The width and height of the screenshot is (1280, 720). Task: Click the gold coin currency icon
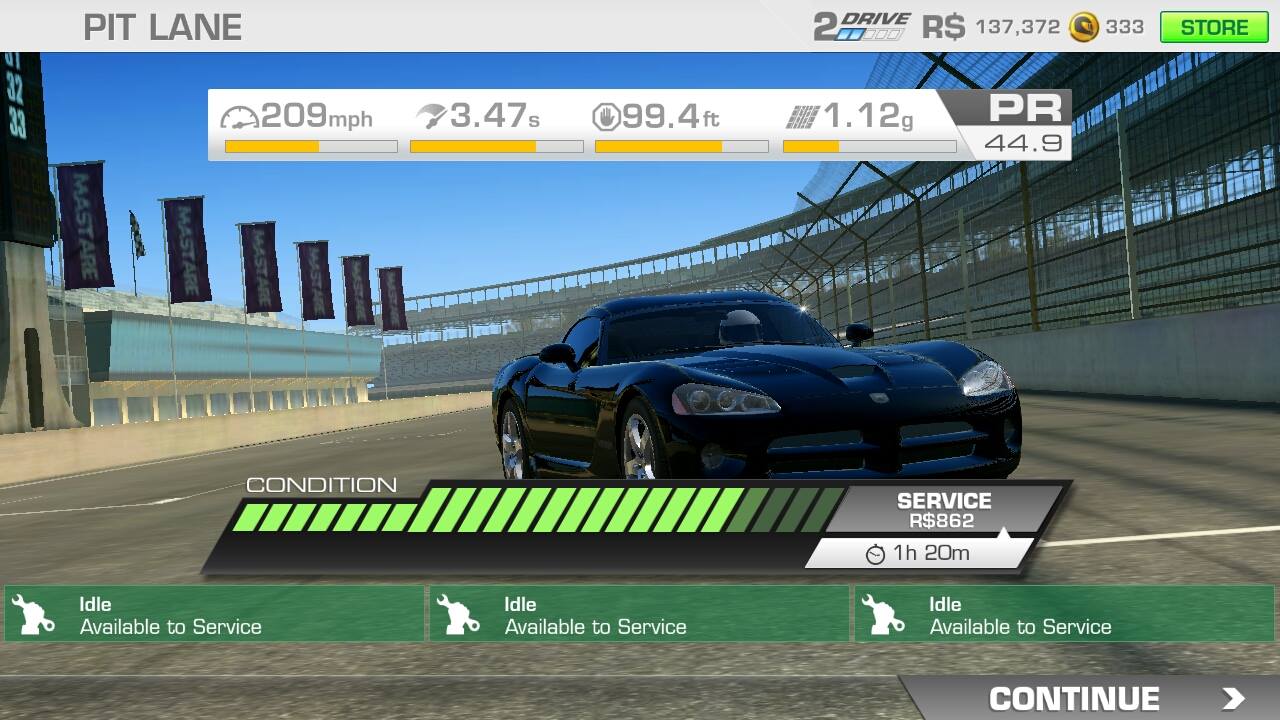[1084, 27]
